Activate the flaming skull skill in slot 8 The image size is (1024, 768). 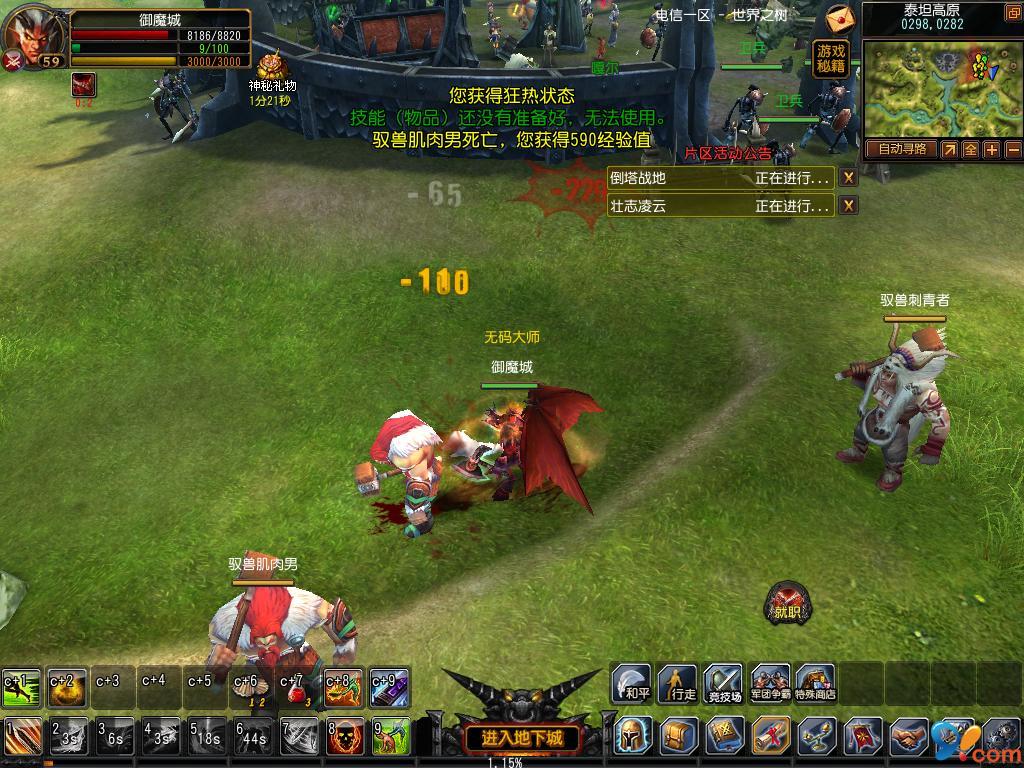tap(345, 737)
